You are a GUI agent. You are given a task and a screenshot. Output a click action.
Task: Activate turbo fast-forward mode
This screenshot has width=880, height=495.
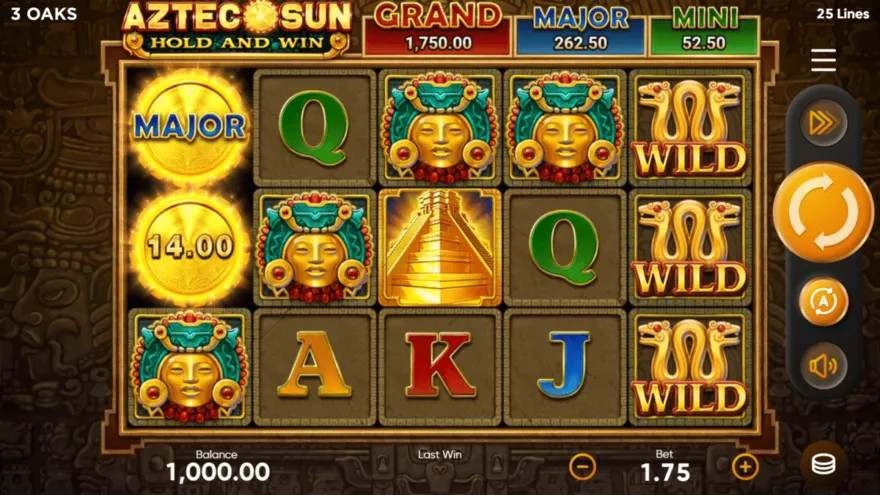click(x=823, y=123)
